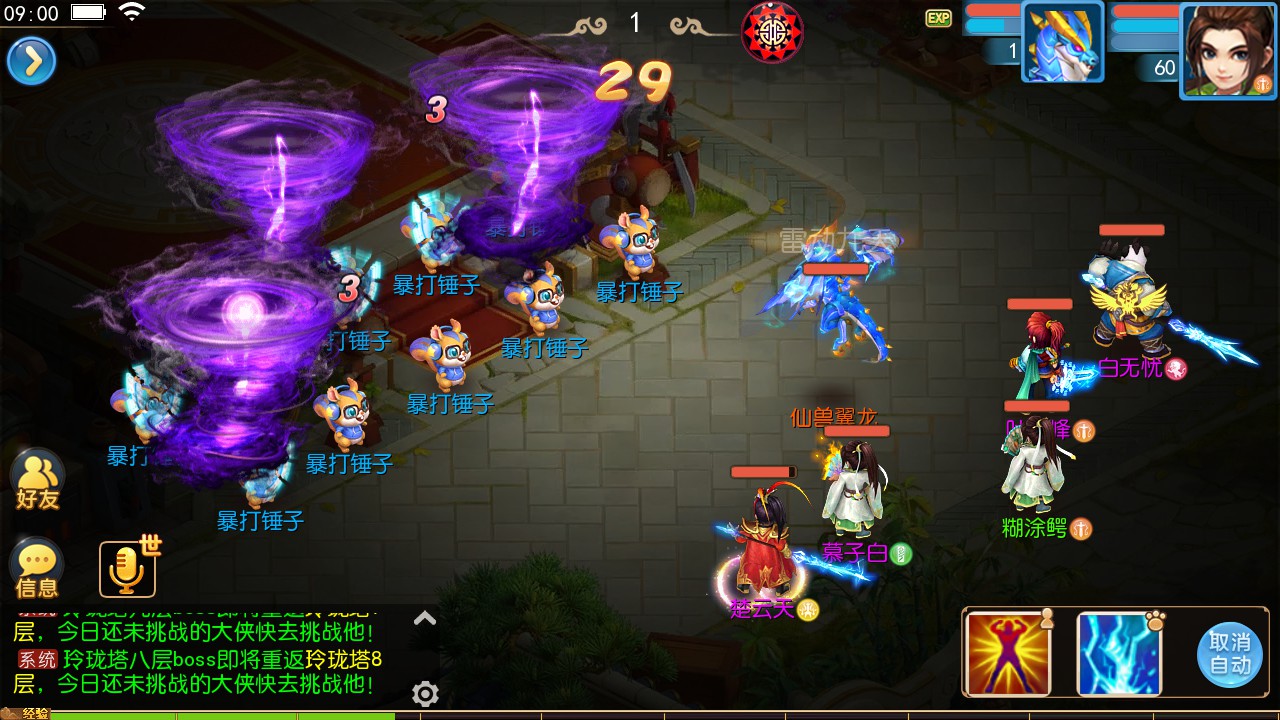
Task: Tap the EXP bonus icon
Action: point(938,18)
